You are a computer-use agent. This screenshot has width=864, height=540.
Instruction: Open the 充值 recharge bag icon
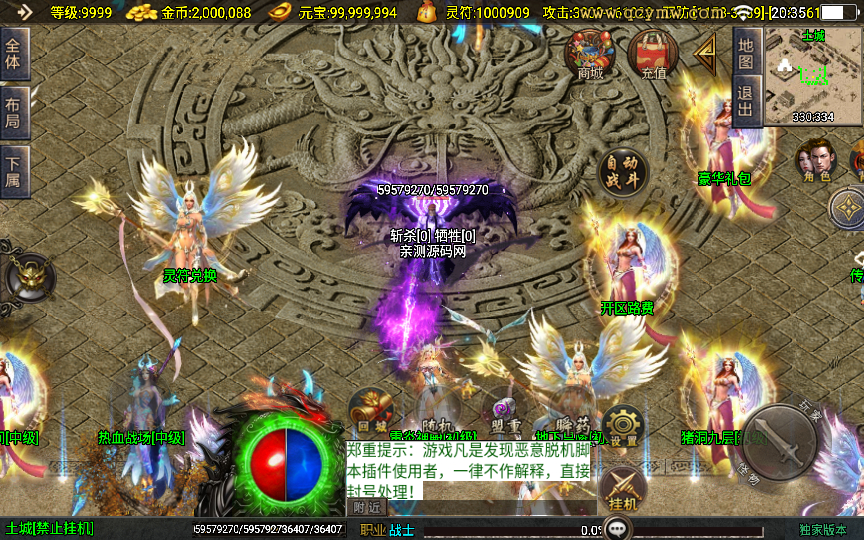654,54
